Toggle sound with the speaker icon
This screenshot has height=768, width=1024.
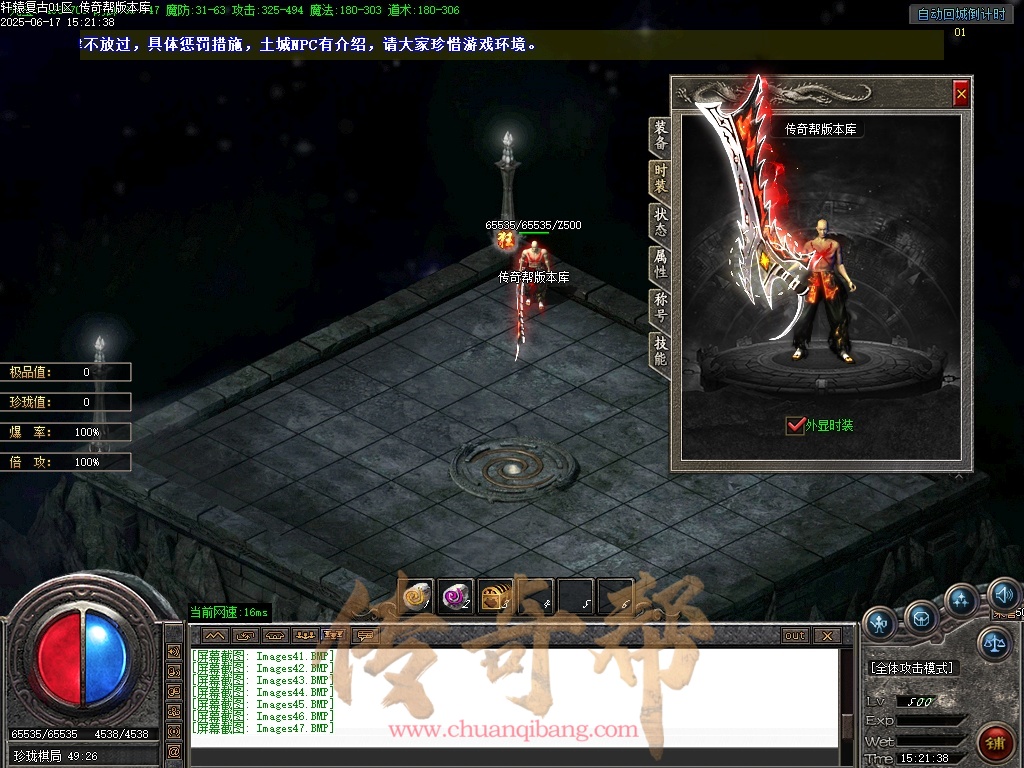coord(1003,596)
